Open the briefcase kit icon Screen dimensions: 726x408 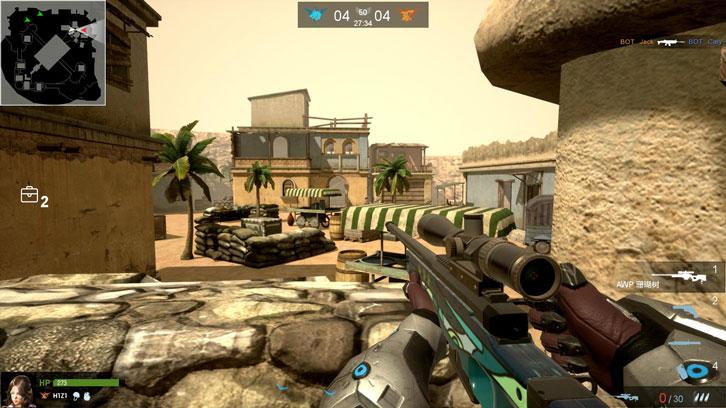coord(29,195)
